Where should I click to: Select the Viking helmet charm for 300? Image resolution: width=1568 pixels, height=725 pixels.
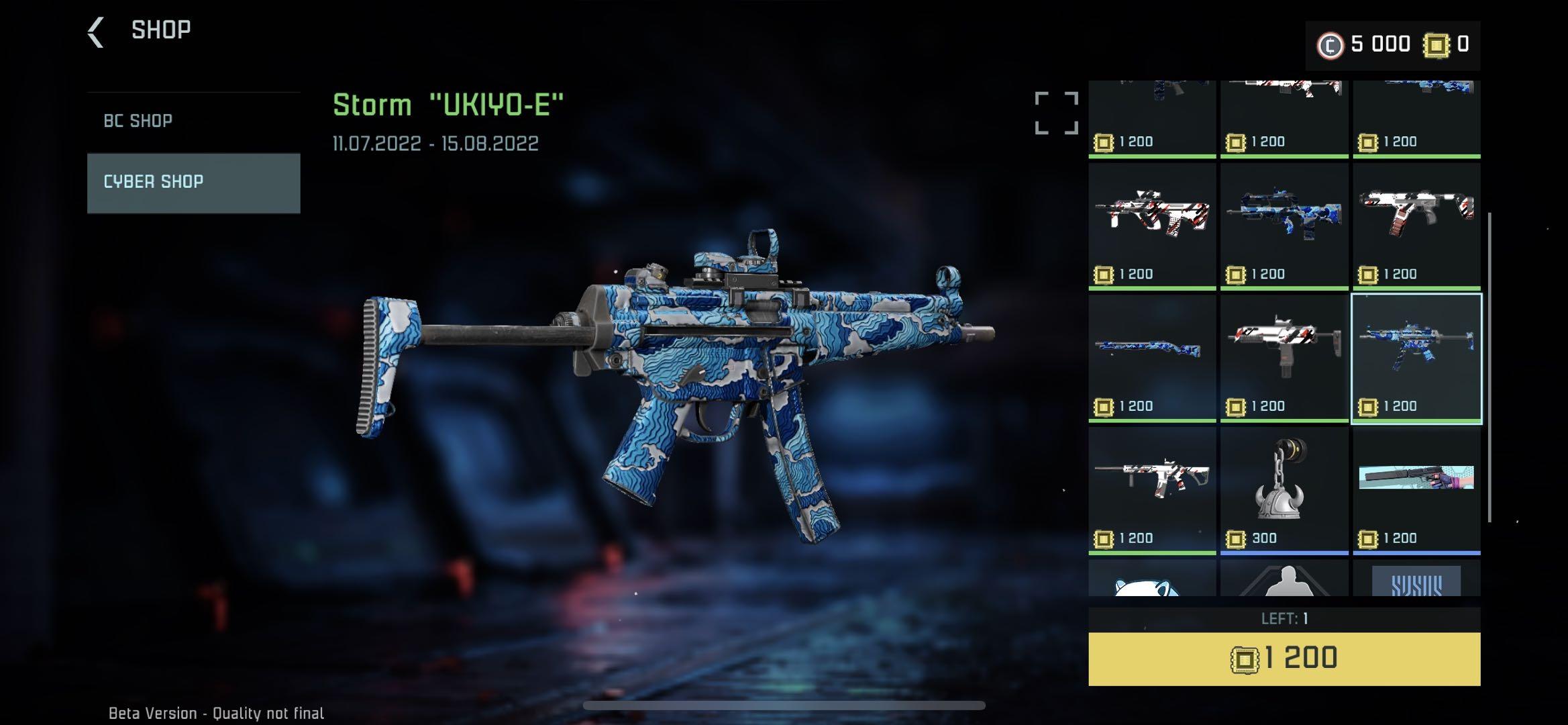(1284, 490)
